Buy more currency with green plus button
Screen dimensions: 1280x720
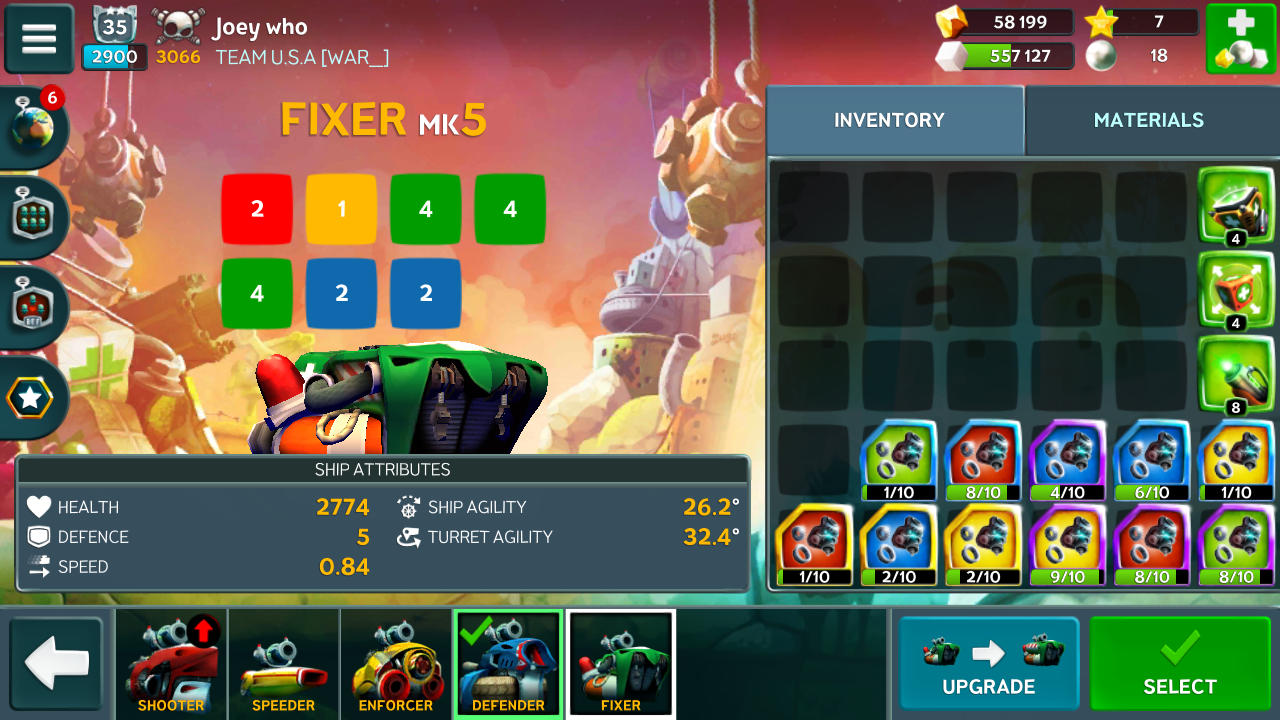(1240, 39)
